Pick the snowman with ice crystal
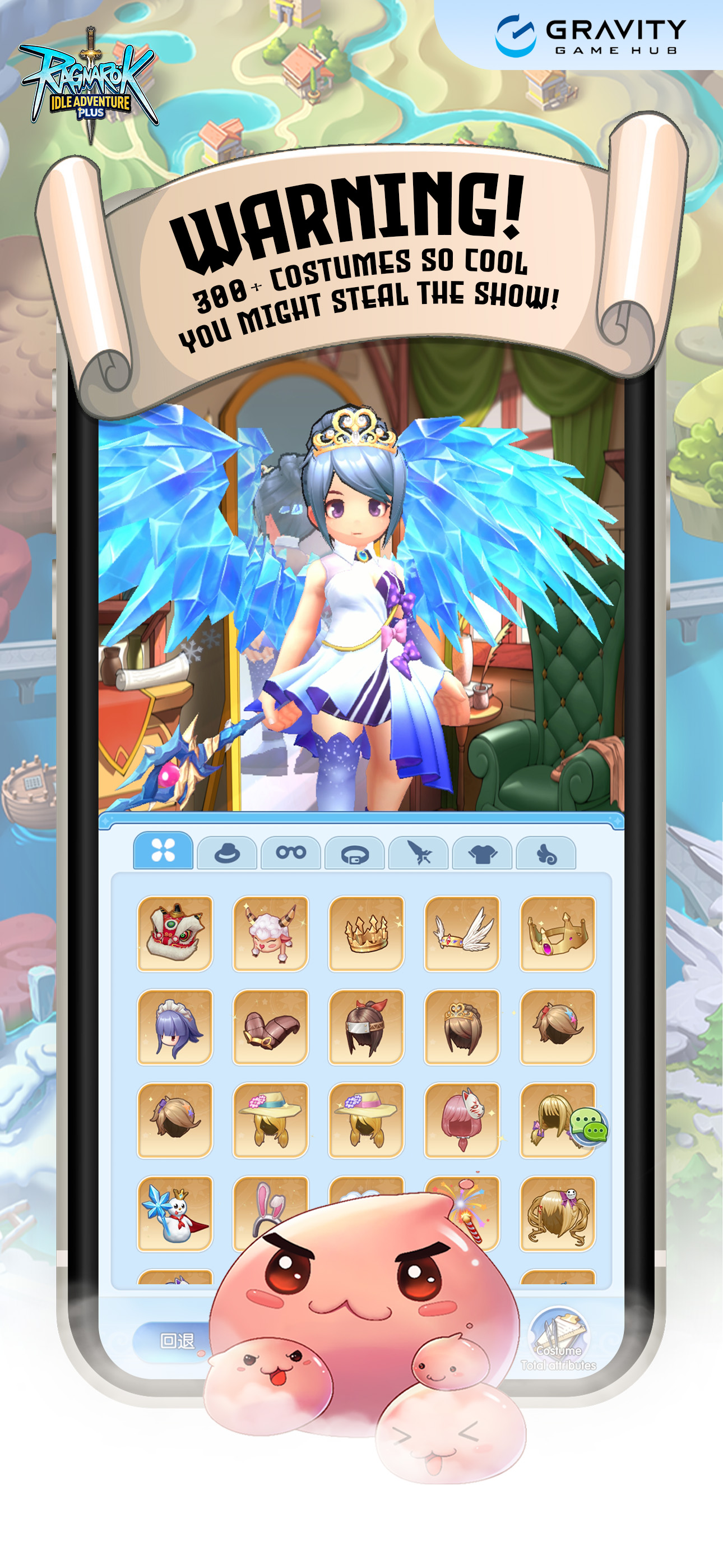 coord(175,1213)
